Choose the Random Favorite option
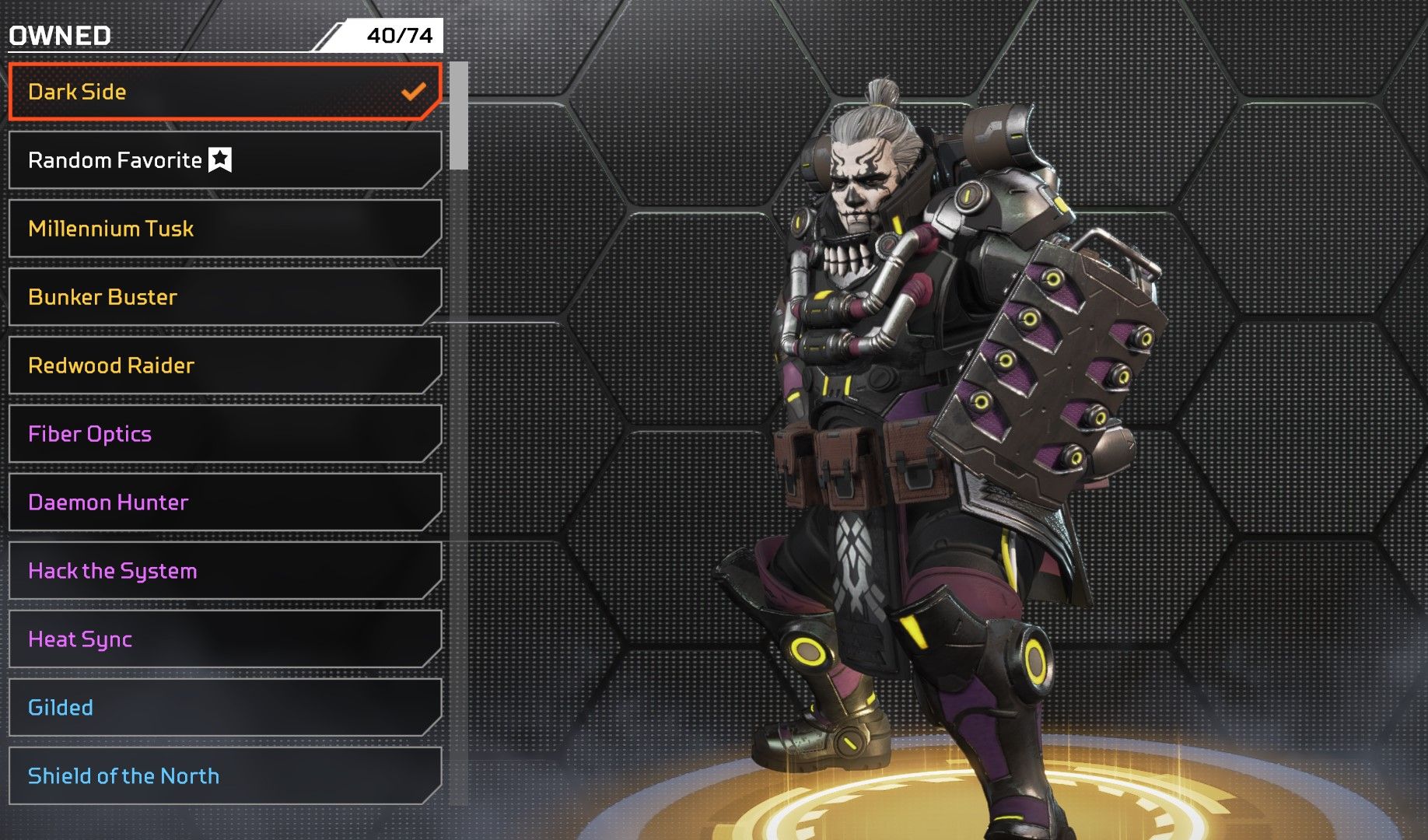Screen dimensions: 1428x840 [224, 160]
